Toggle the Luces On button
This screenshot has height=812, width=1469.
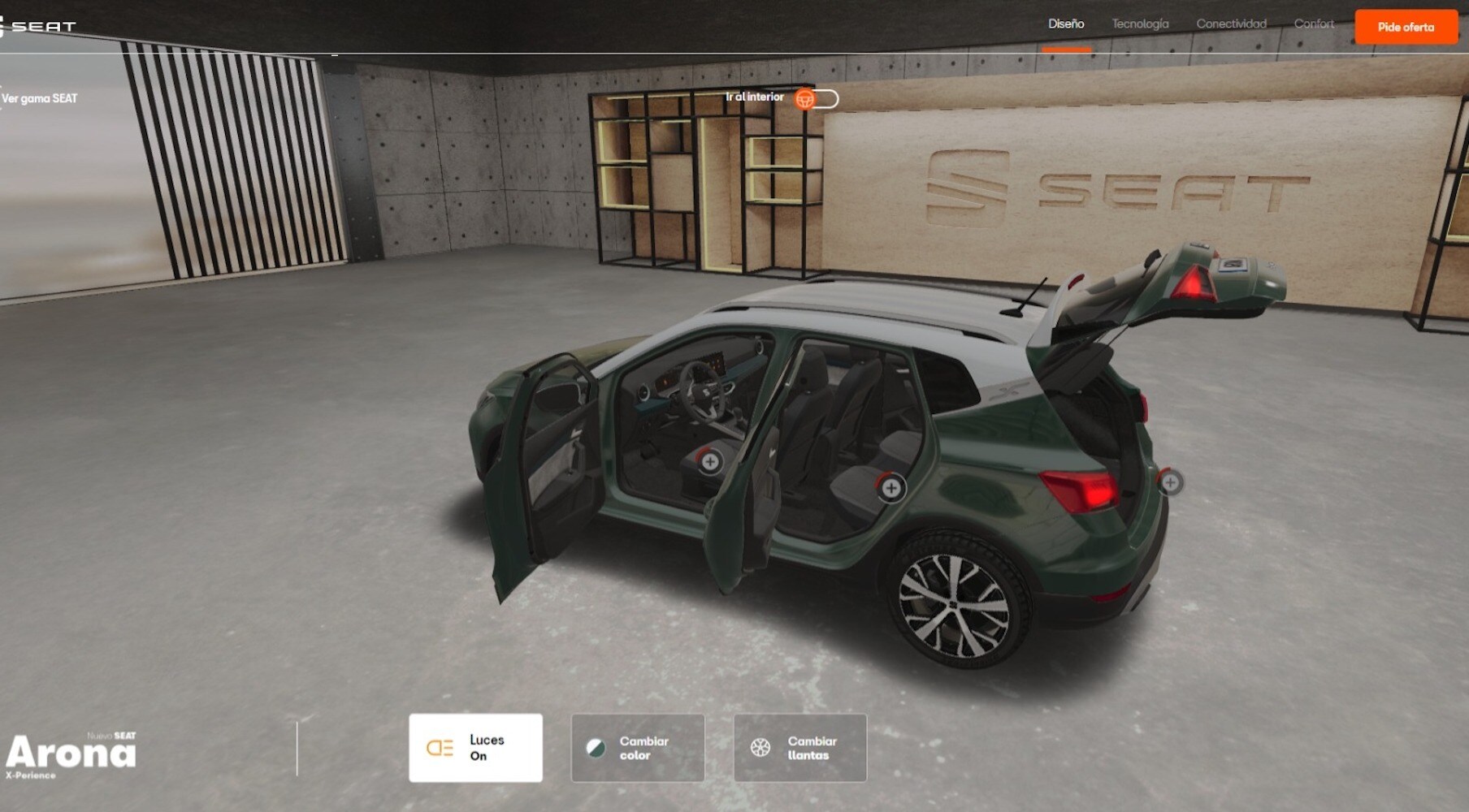coord(475,748)
